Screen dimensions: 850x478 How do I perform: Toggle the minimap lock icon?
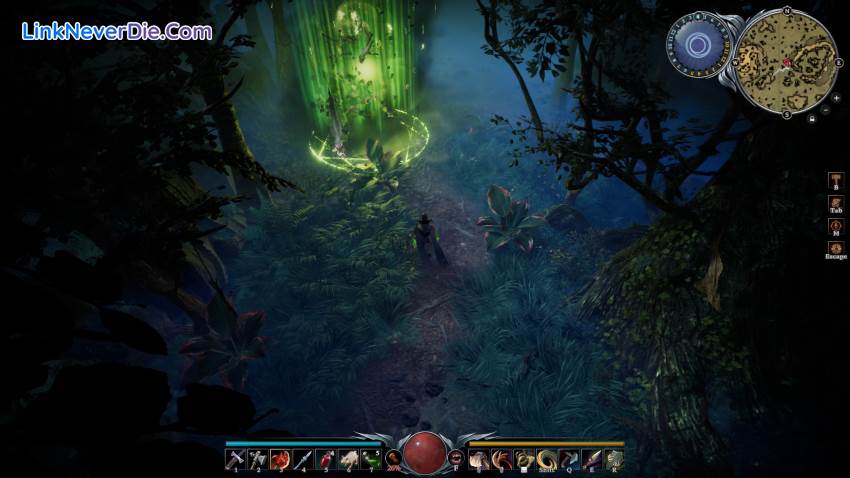pos(811,118)
